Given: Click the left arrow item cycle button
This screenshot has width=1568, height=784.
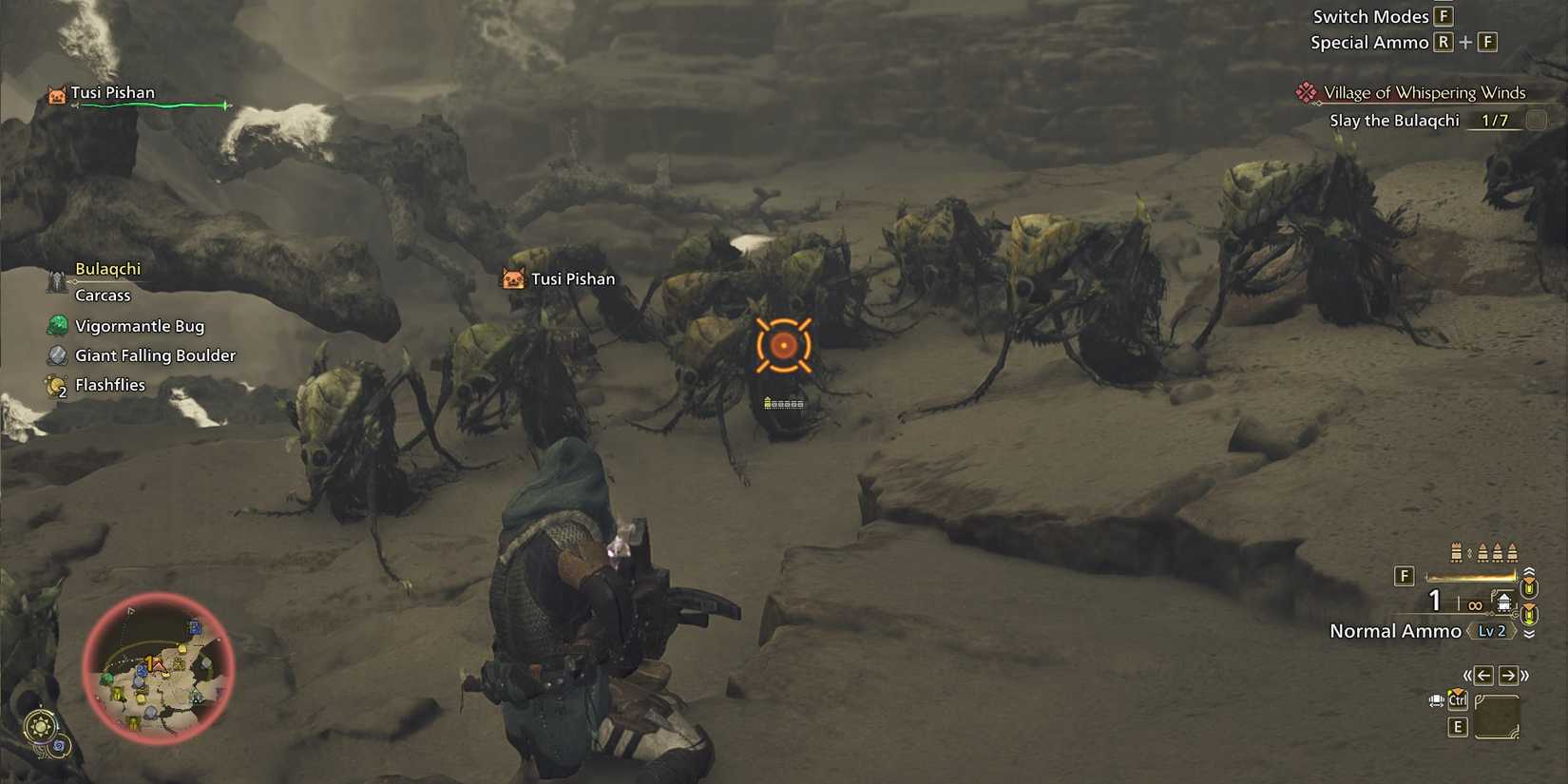Looking at the screenshot, I should click(x=1483, y=675).
